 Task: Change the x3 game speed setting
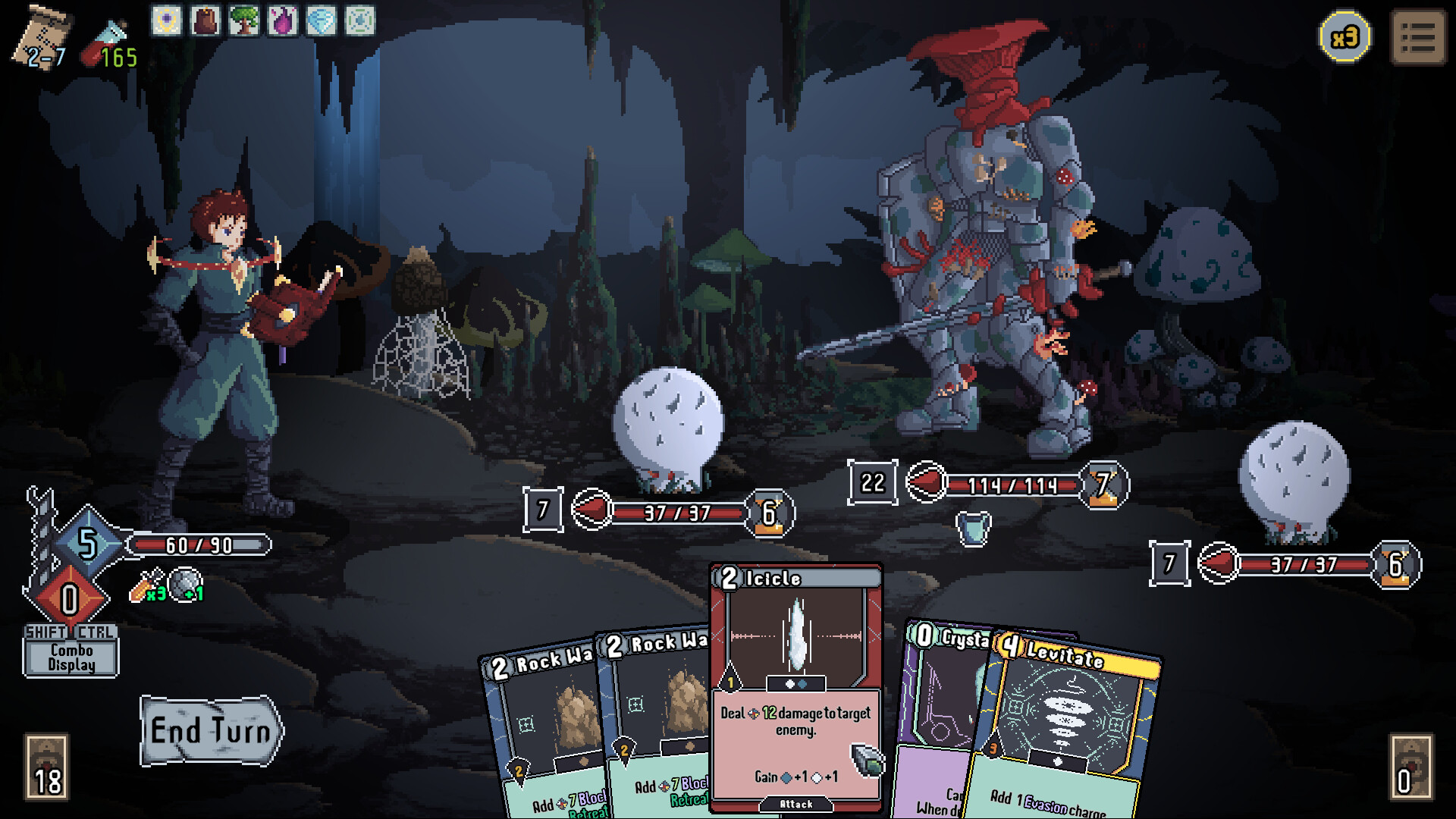point(1345,36)
